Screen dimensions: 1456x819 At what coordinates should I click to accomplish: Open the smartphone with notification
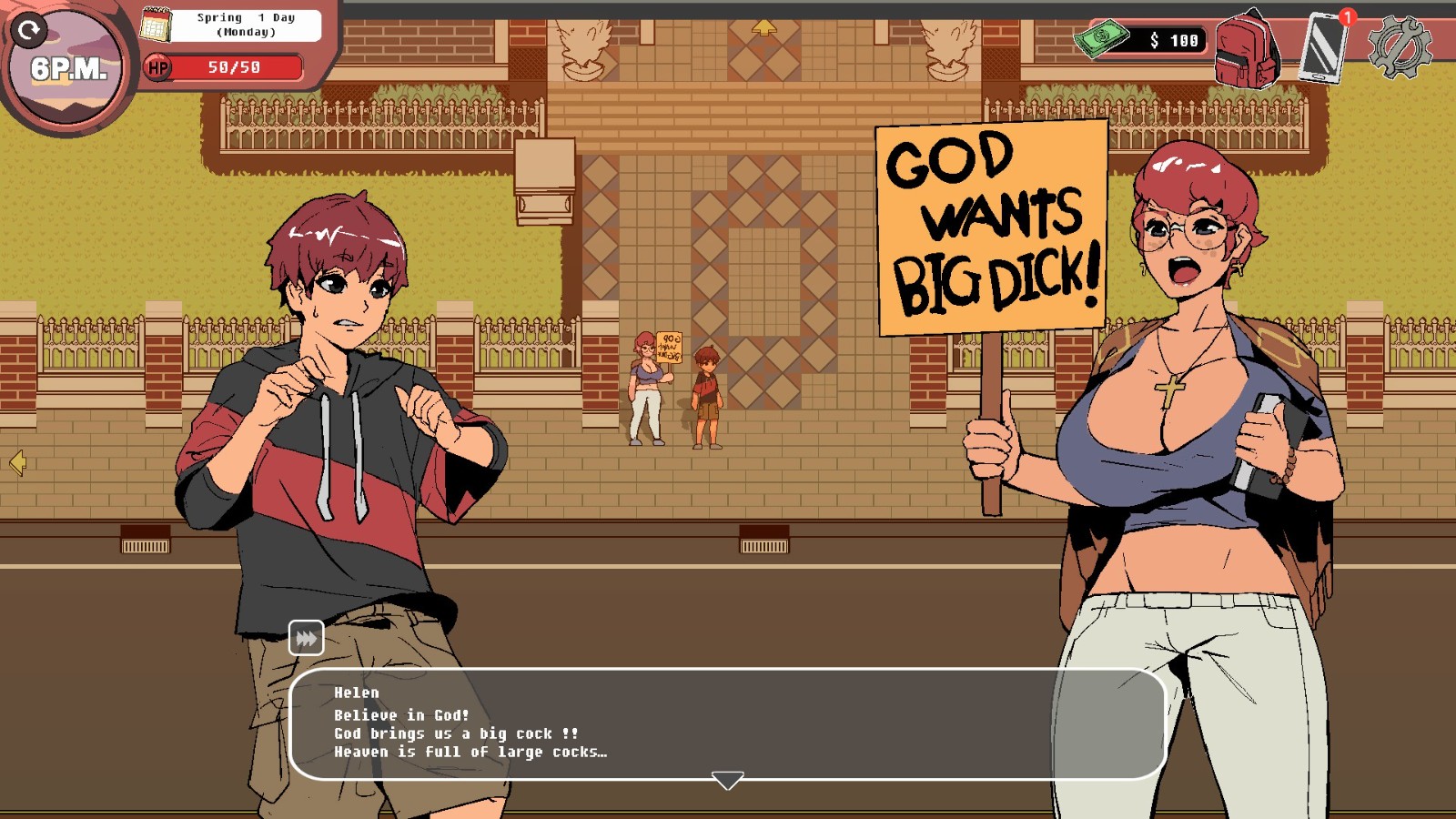(1323, 47)
